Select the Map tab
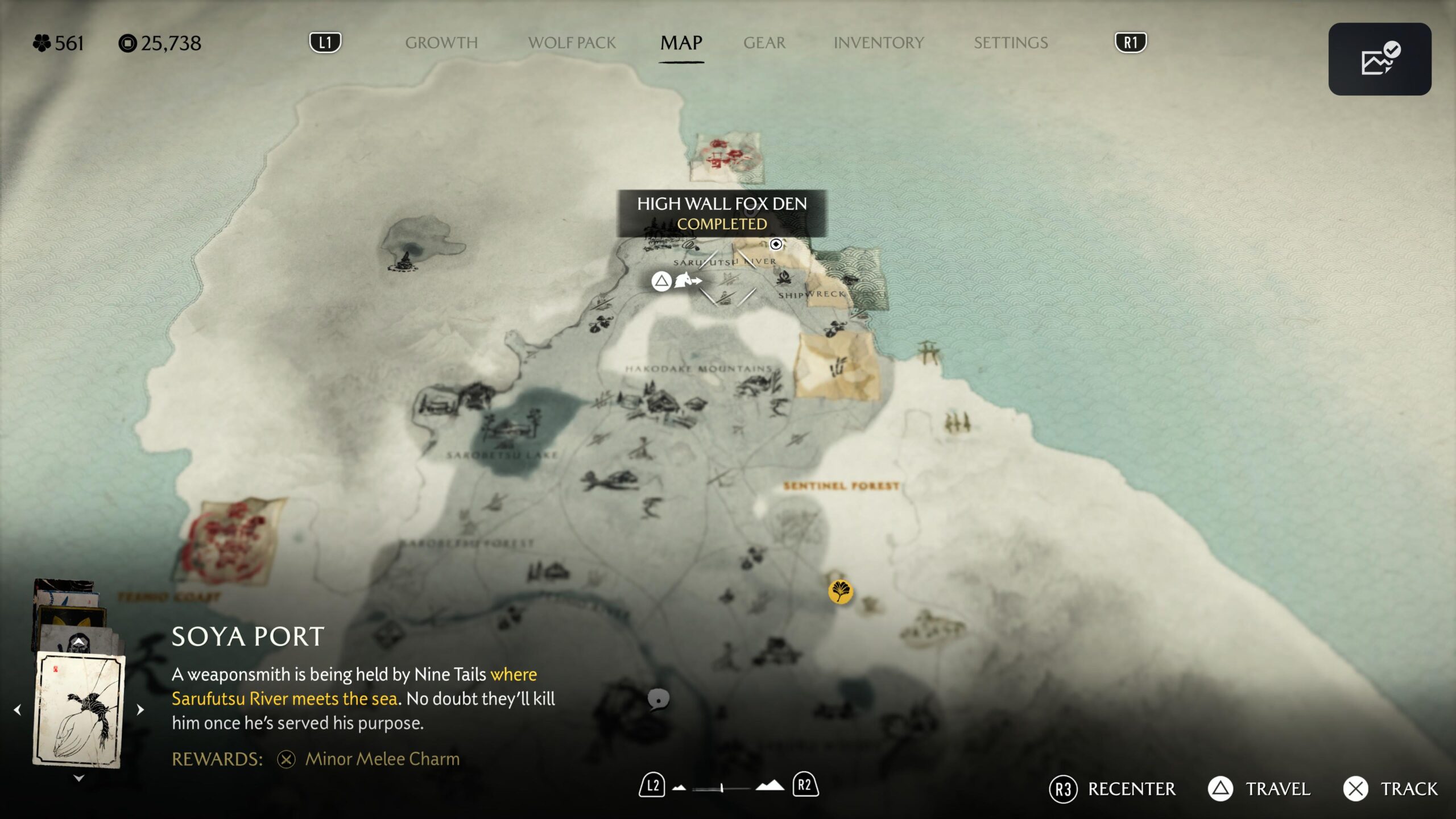Screen dimensions: 1456x819 tap(681, 43)
